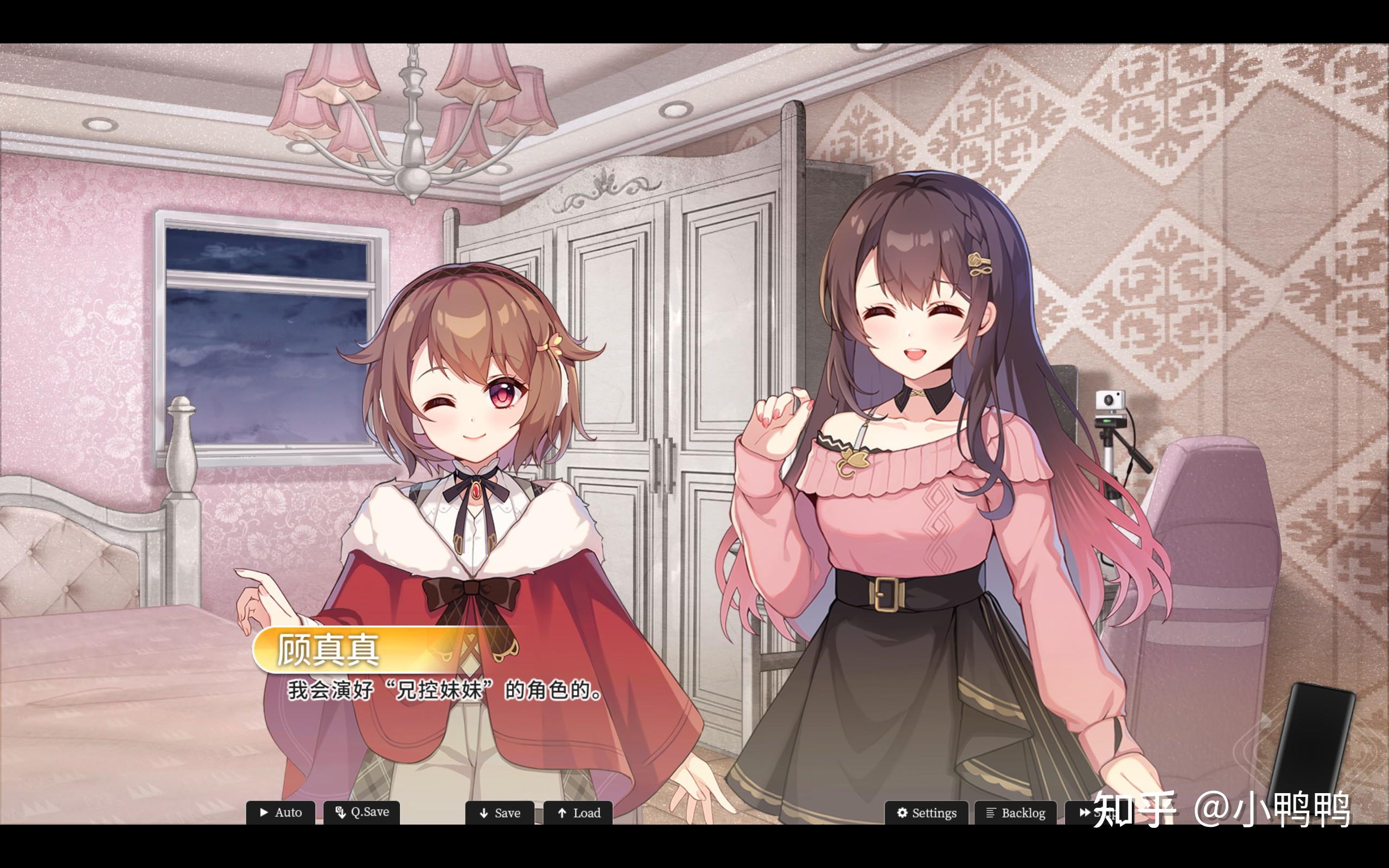Open the Load menu
Image resolution: width=1389 pixels, height=868 pixels.
[578, 813]
